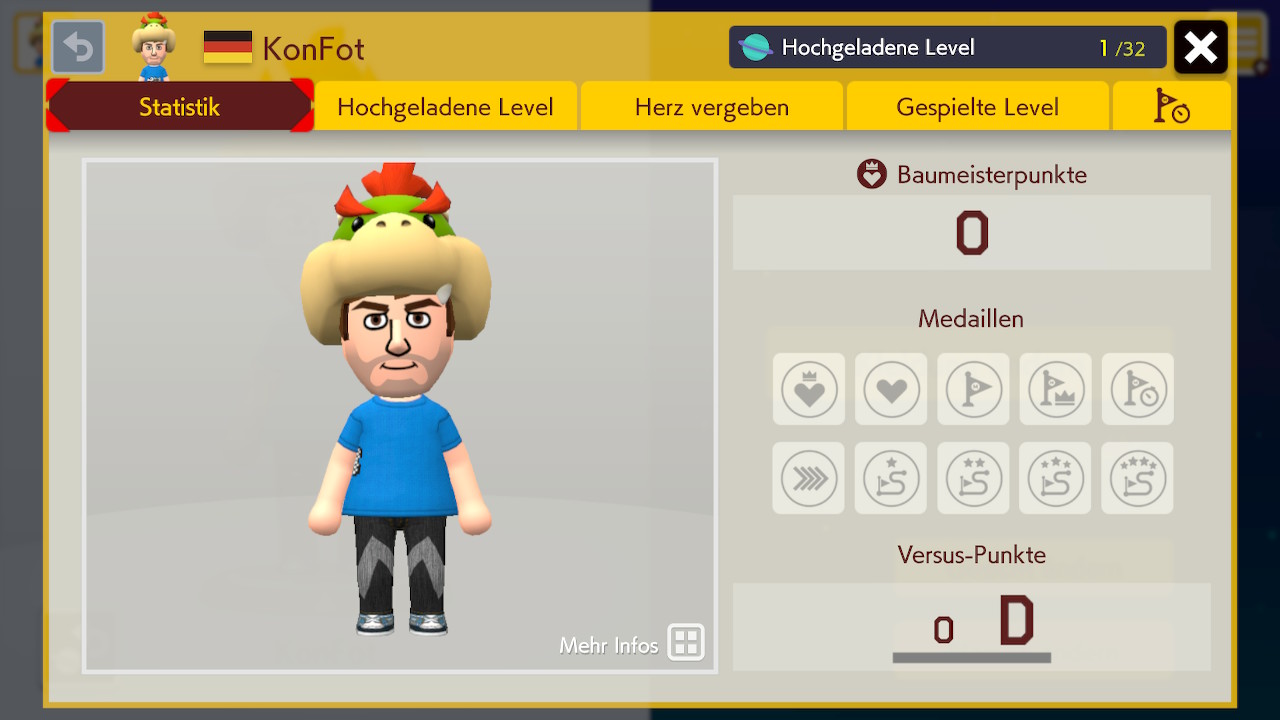Viewport: 1280px width, 720px height.
Task: Select the crowned heart medal
Action: point(809,389)
